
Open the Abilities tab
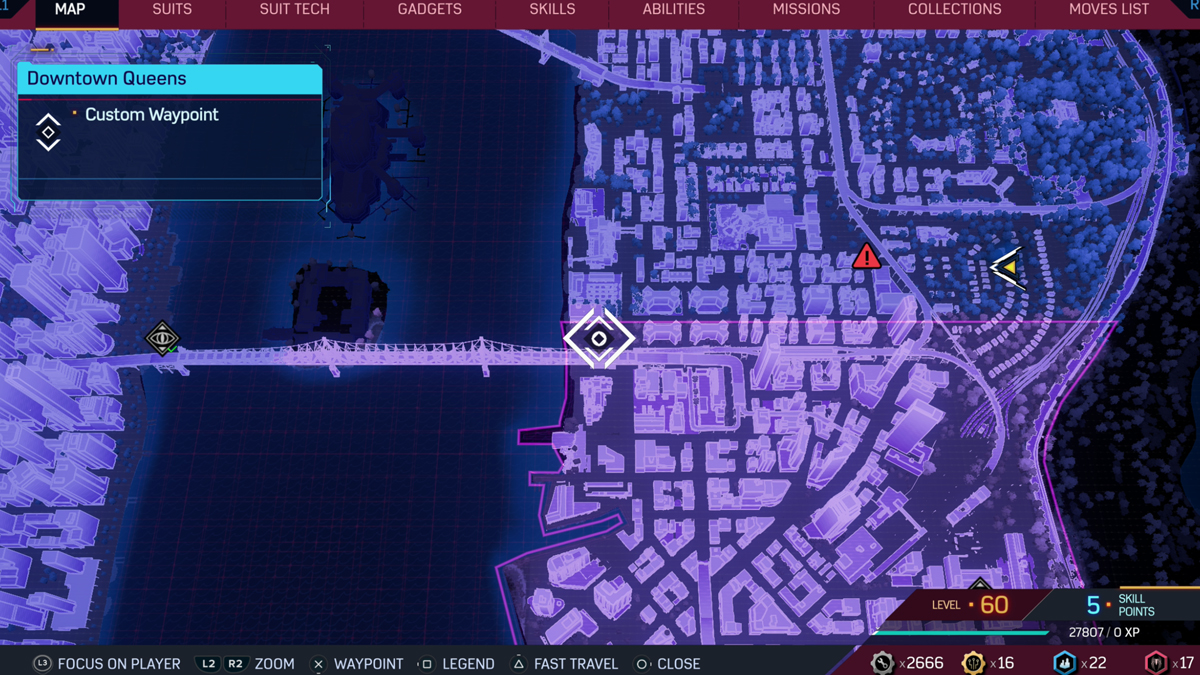[x=673, y=10]
